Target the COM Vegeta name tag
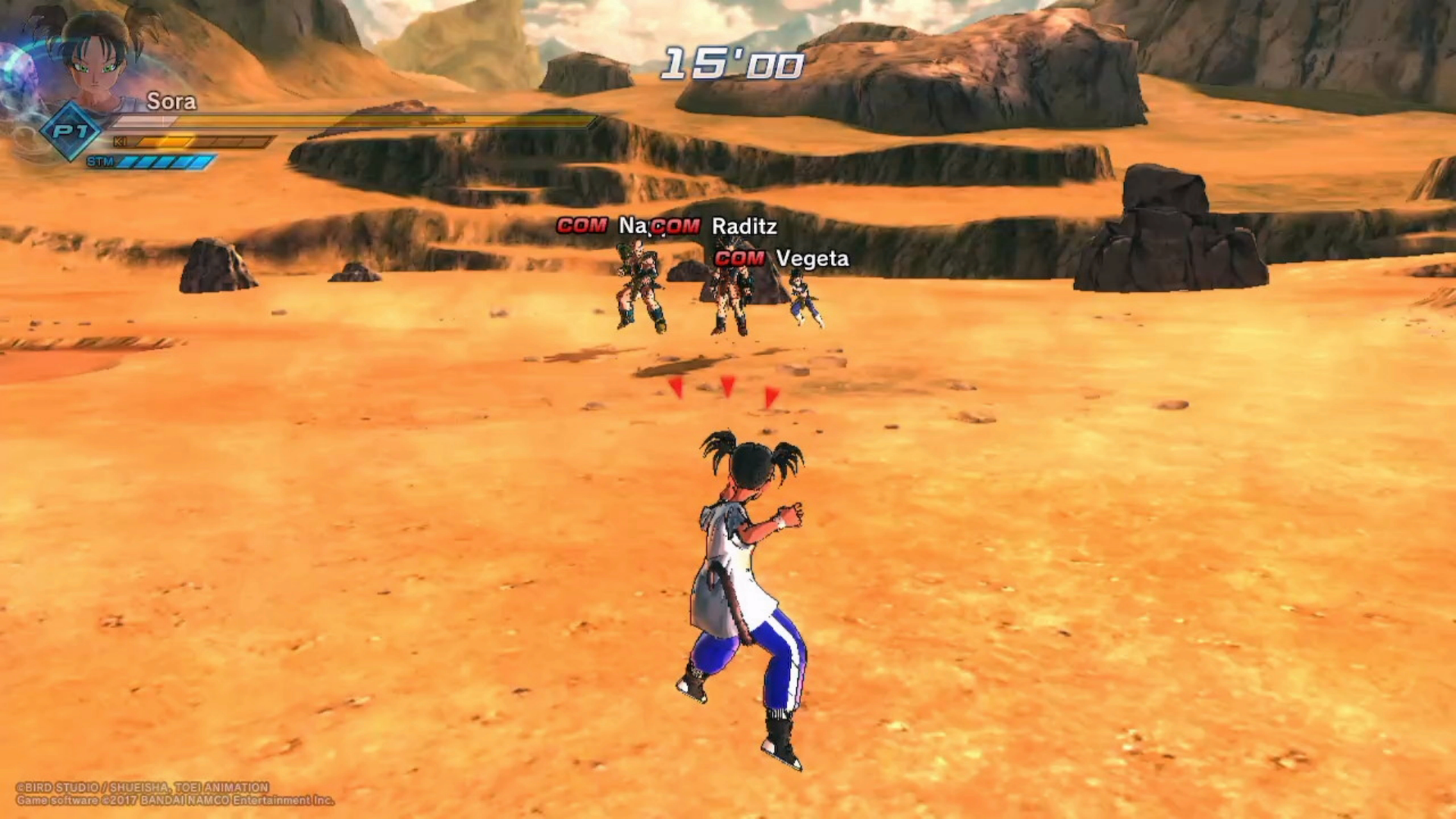This screenshot has width=1456, height=819. click(x=782, y=259)
